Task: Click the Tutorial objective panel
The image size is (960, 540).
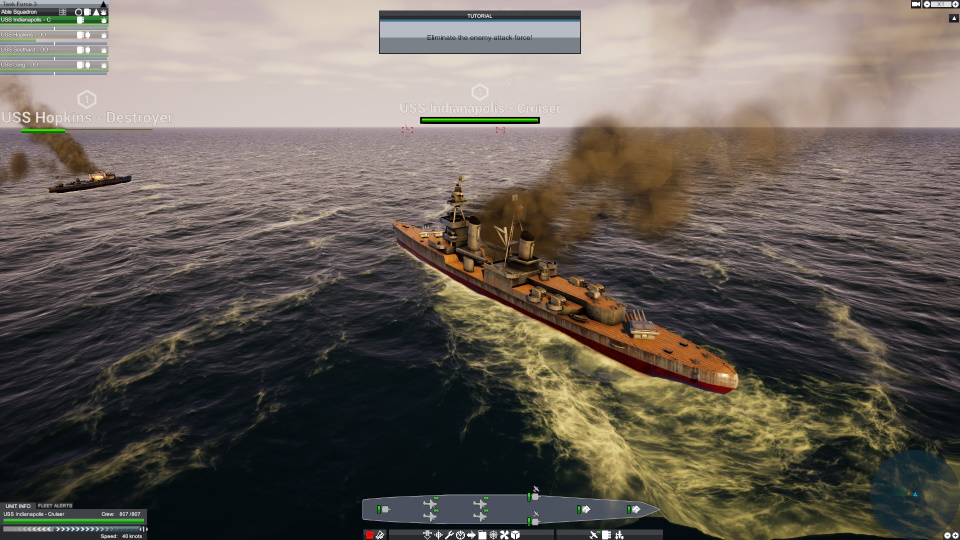Action: click(x=479, y=32)
